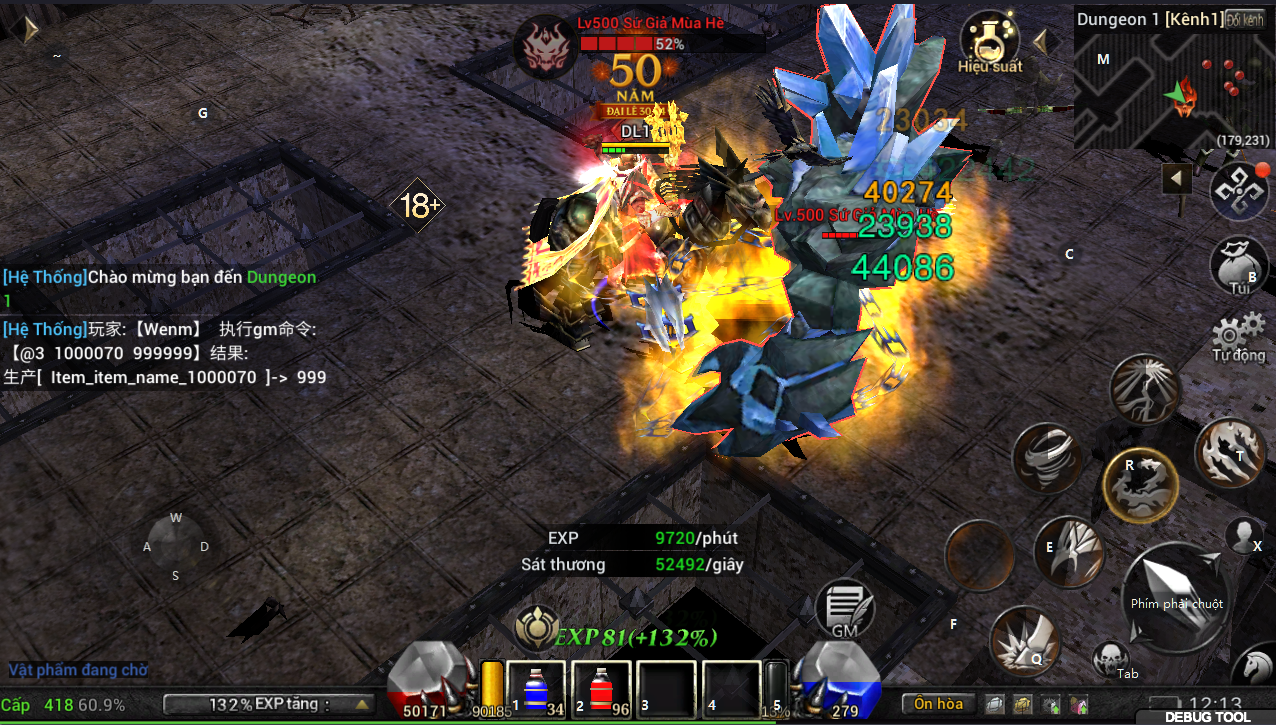Click the Đổi kênh channel button
This screenshot has width=1276, height=725.
coord(1246,20)
